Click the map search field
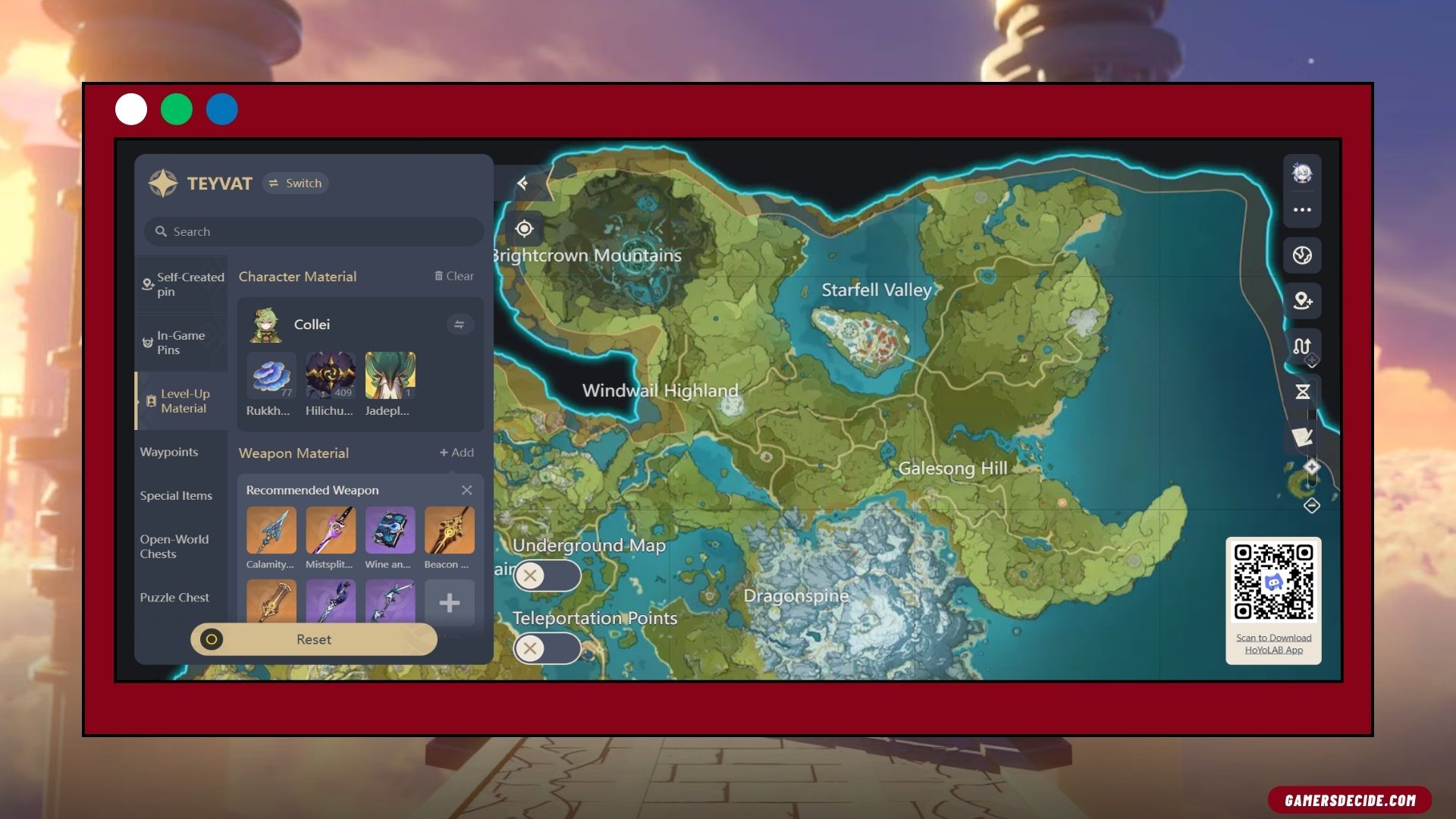Image resolution: width=1456 pixels, height=819 pixels. 314,232
